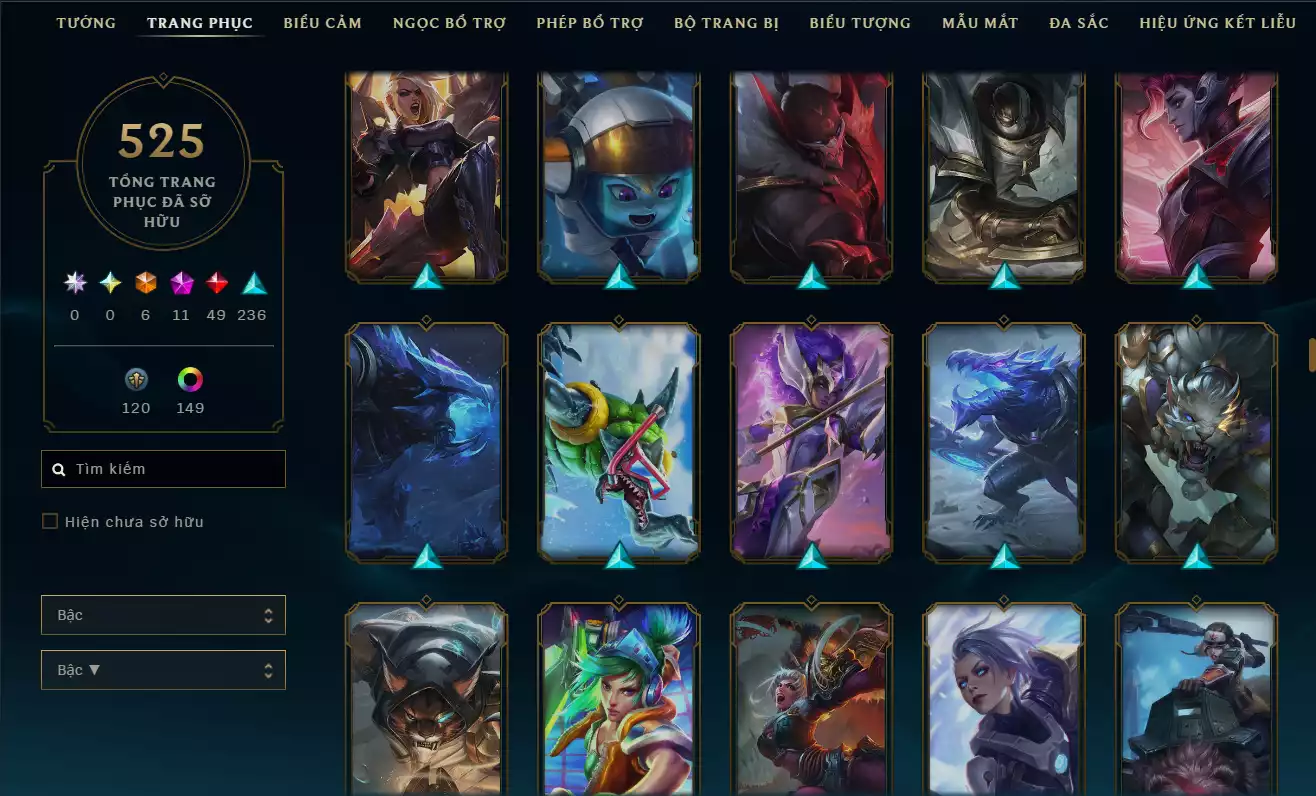Go to the NGỌC BỔ TRỢ page
The image size is (1316, 796).
(x=448, y=22)
